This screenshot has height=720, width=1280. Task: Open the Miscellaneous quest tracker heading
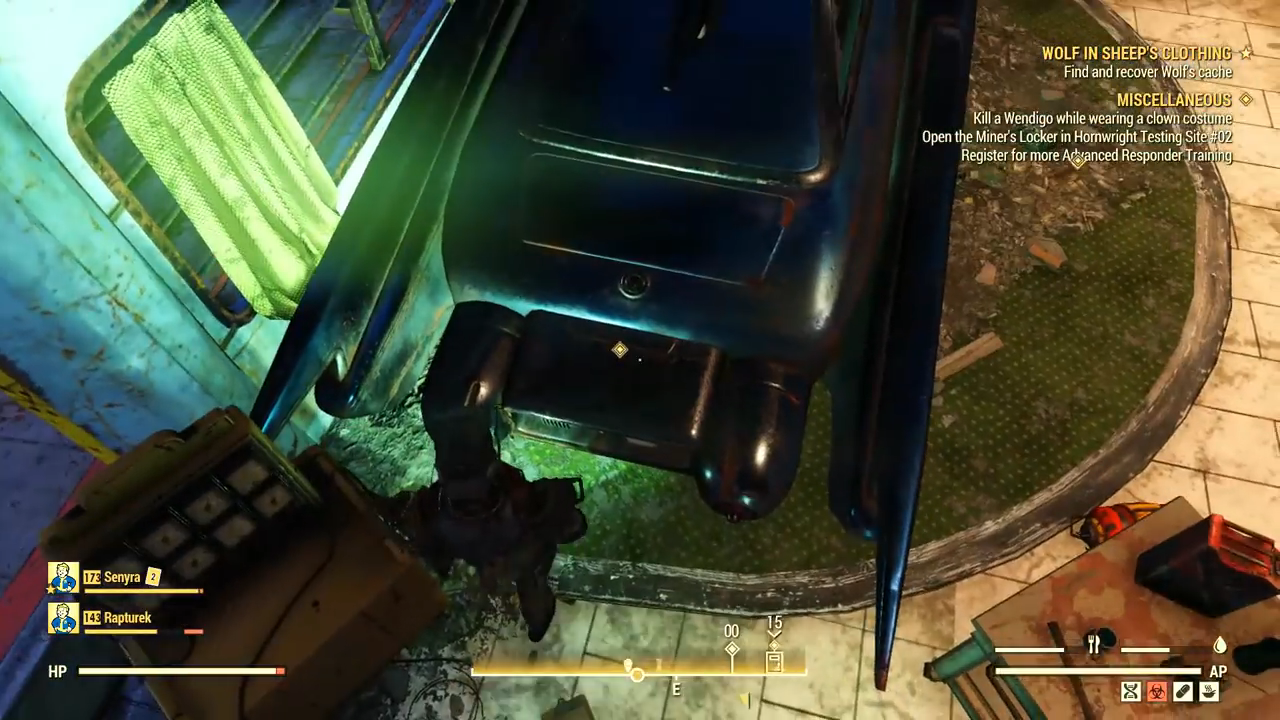pos(1173,100)
